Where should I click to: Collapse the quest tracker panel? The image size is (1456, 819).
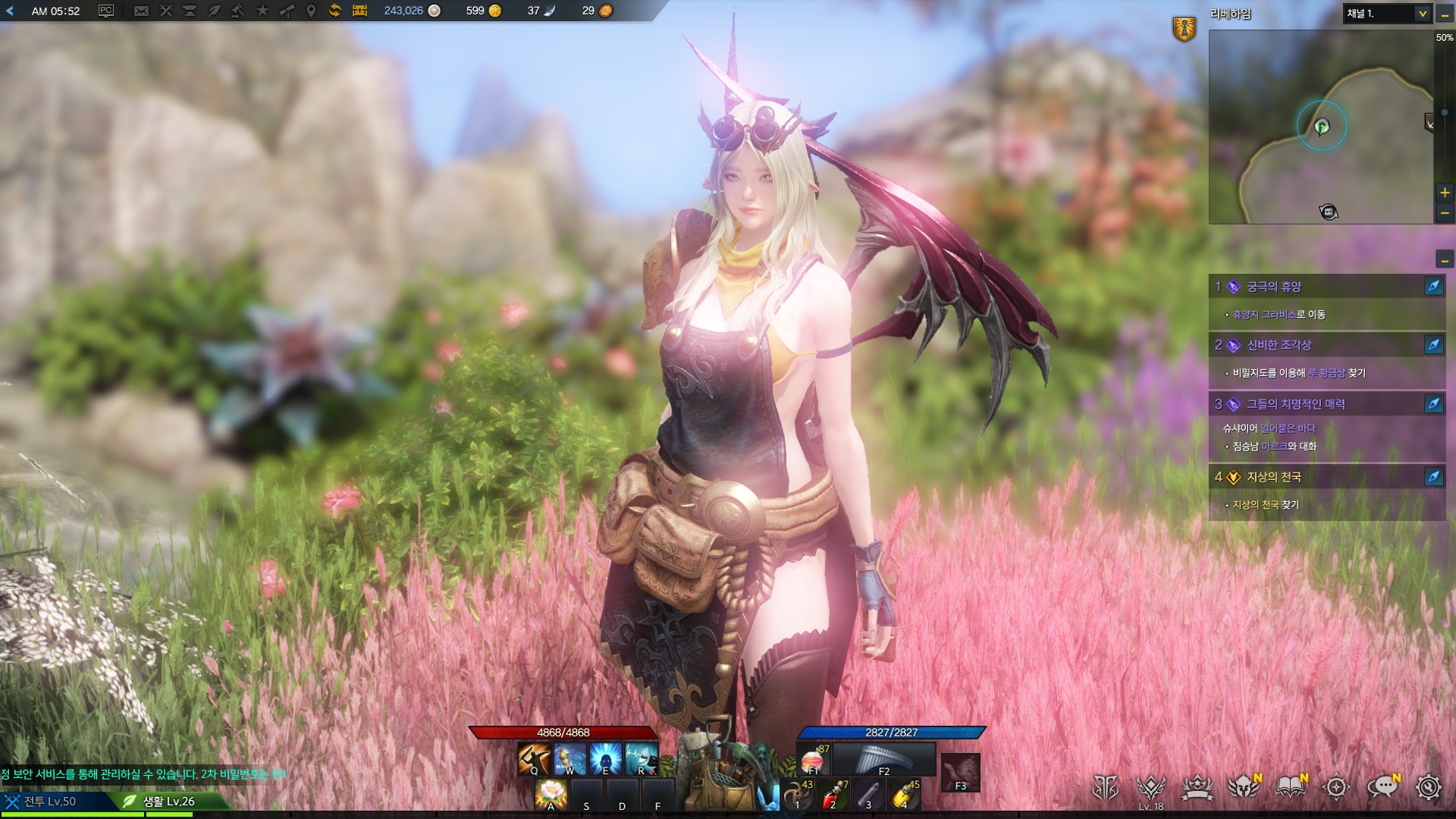click(1445, 260)
